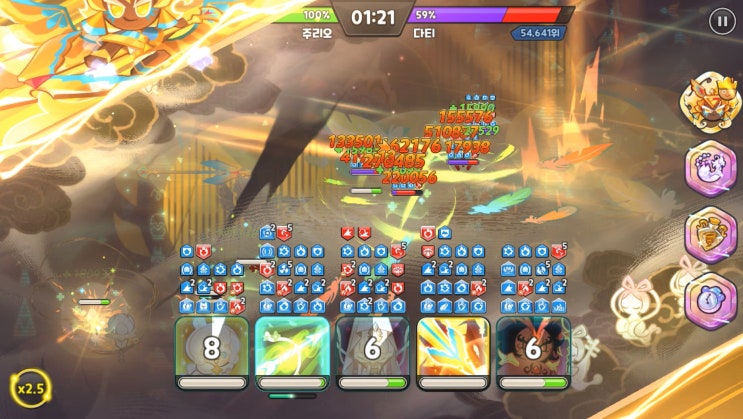743x419 pixels.
Task: Activate the golden scroll treasure icon
Action: pos(710,234)
